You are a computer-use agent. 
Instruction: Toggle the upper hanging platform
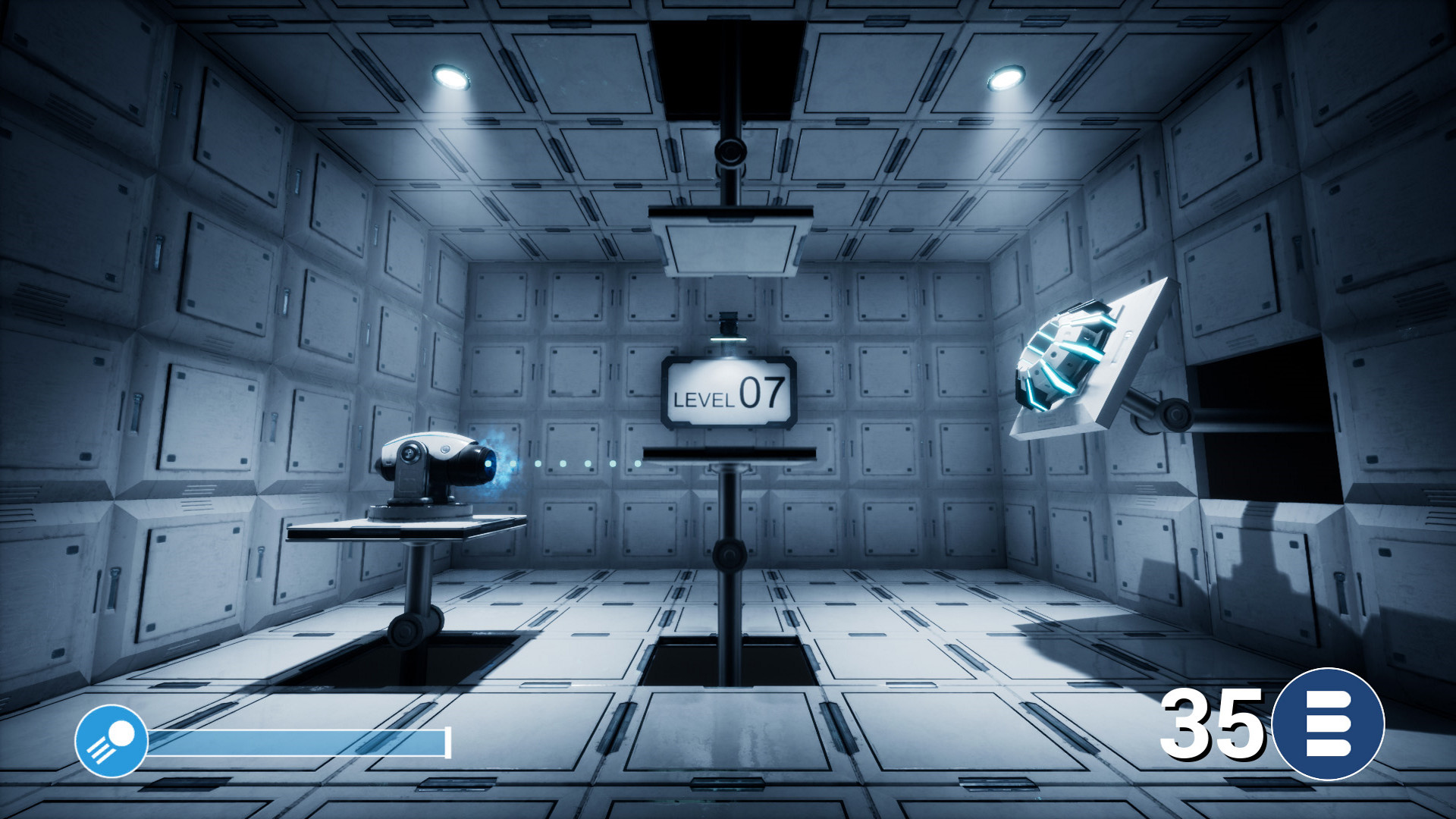pyautogui.click(x=726, y=243)
